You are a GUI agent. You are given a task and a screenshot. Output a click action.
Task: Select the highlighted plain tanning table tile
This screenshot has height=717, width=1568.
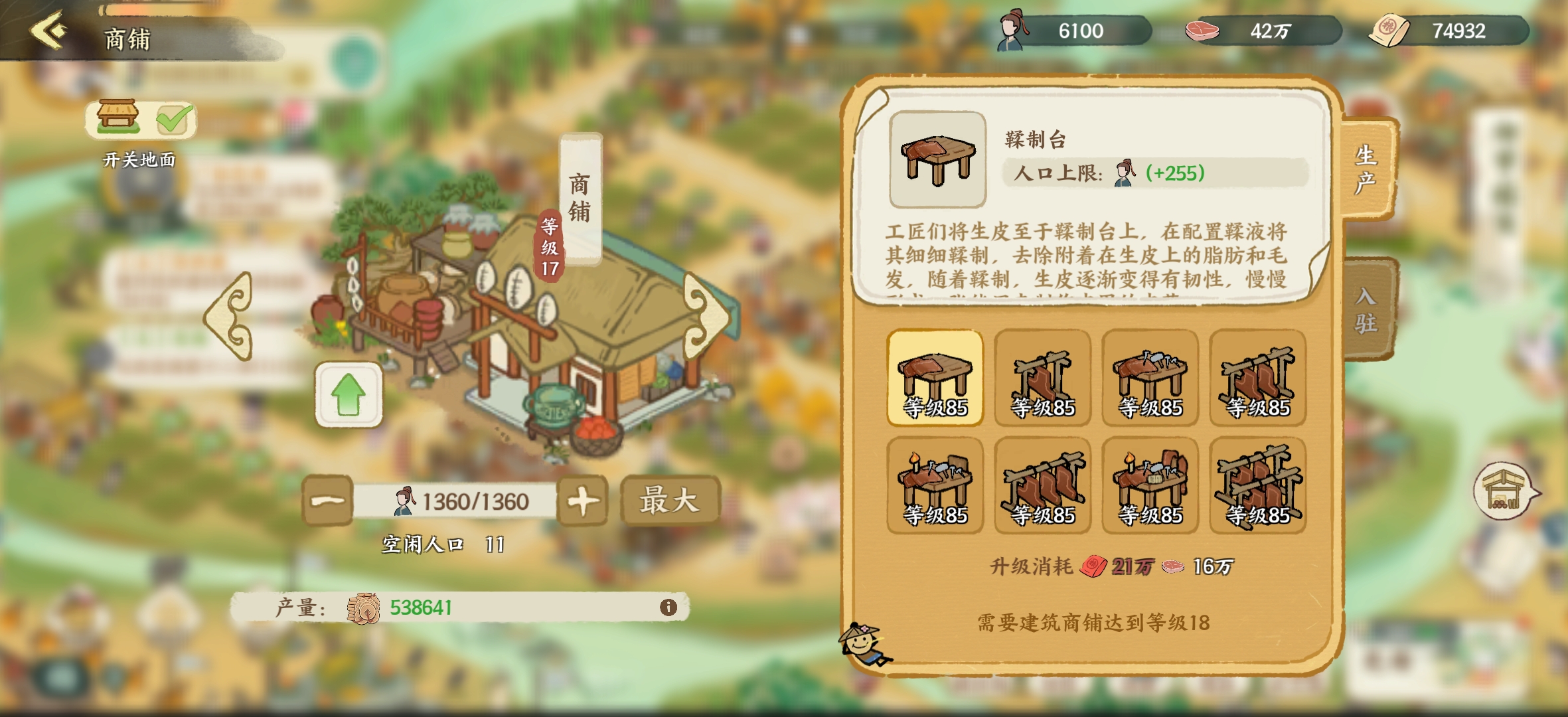point(935,378)
